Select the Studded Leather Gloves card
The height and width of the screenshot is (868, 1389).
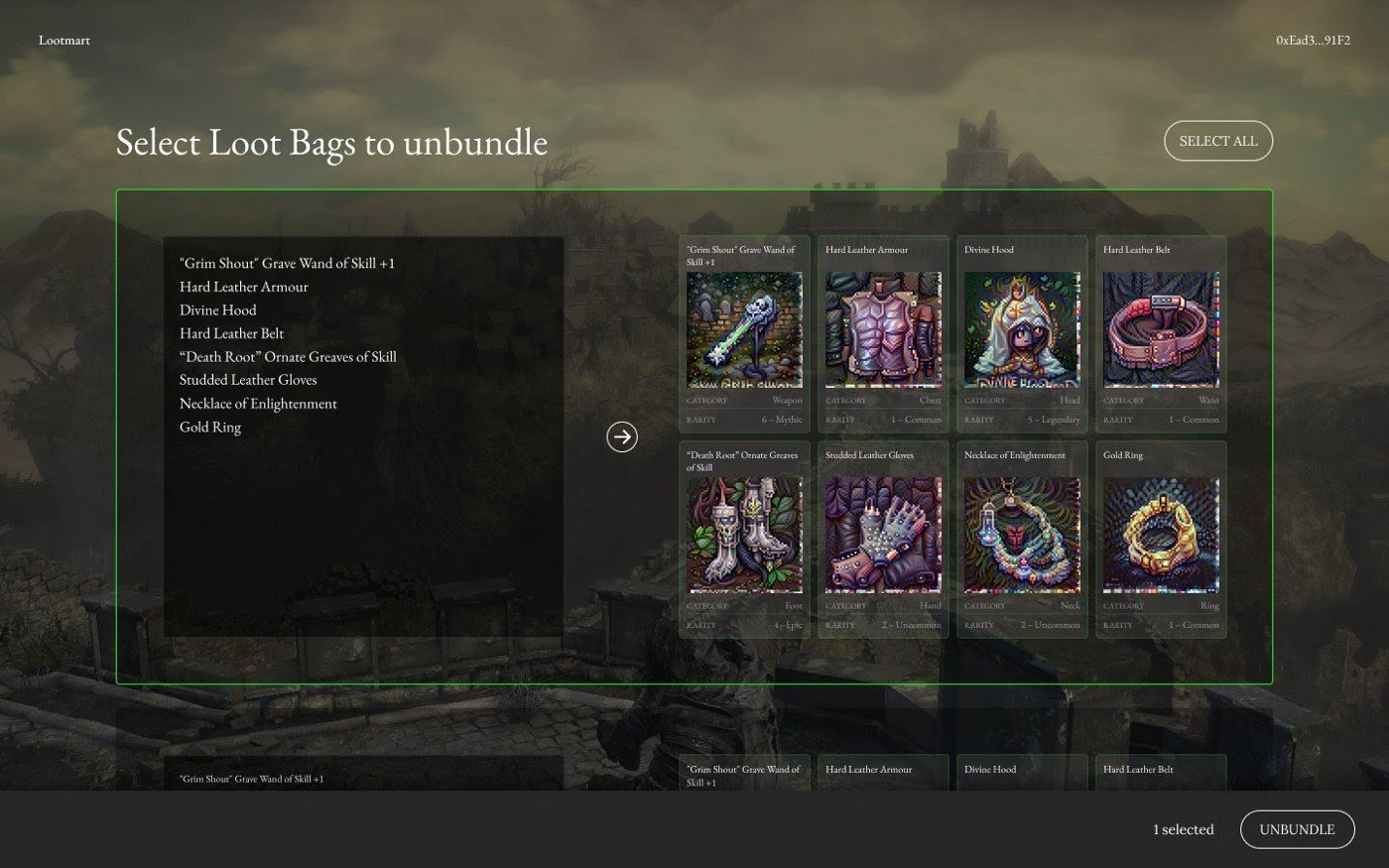click(x=883, y=538)
